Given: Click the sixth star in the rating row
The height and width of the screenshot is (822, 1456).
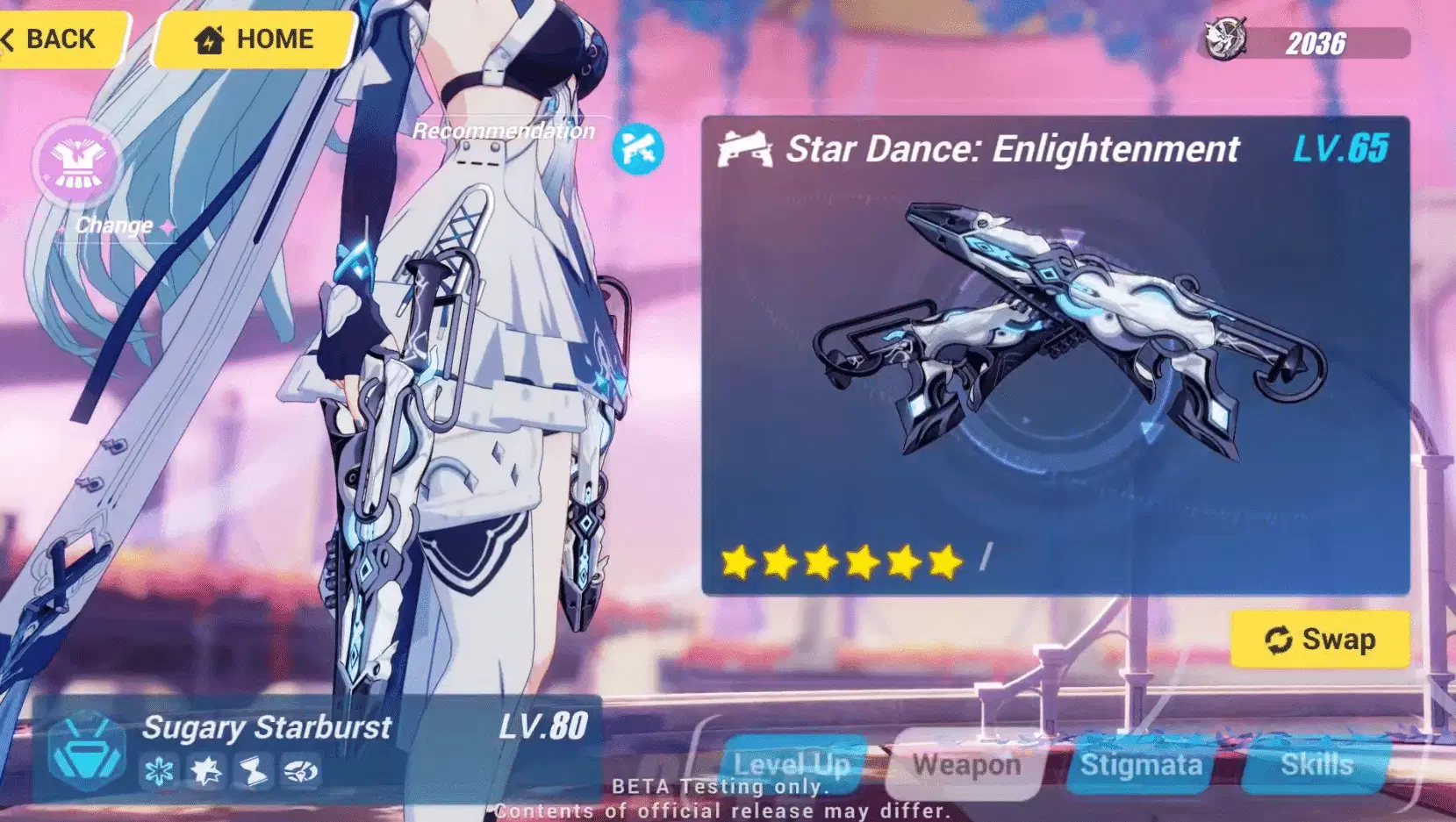Looking at the screenshot, I should (x=945, y=562).
